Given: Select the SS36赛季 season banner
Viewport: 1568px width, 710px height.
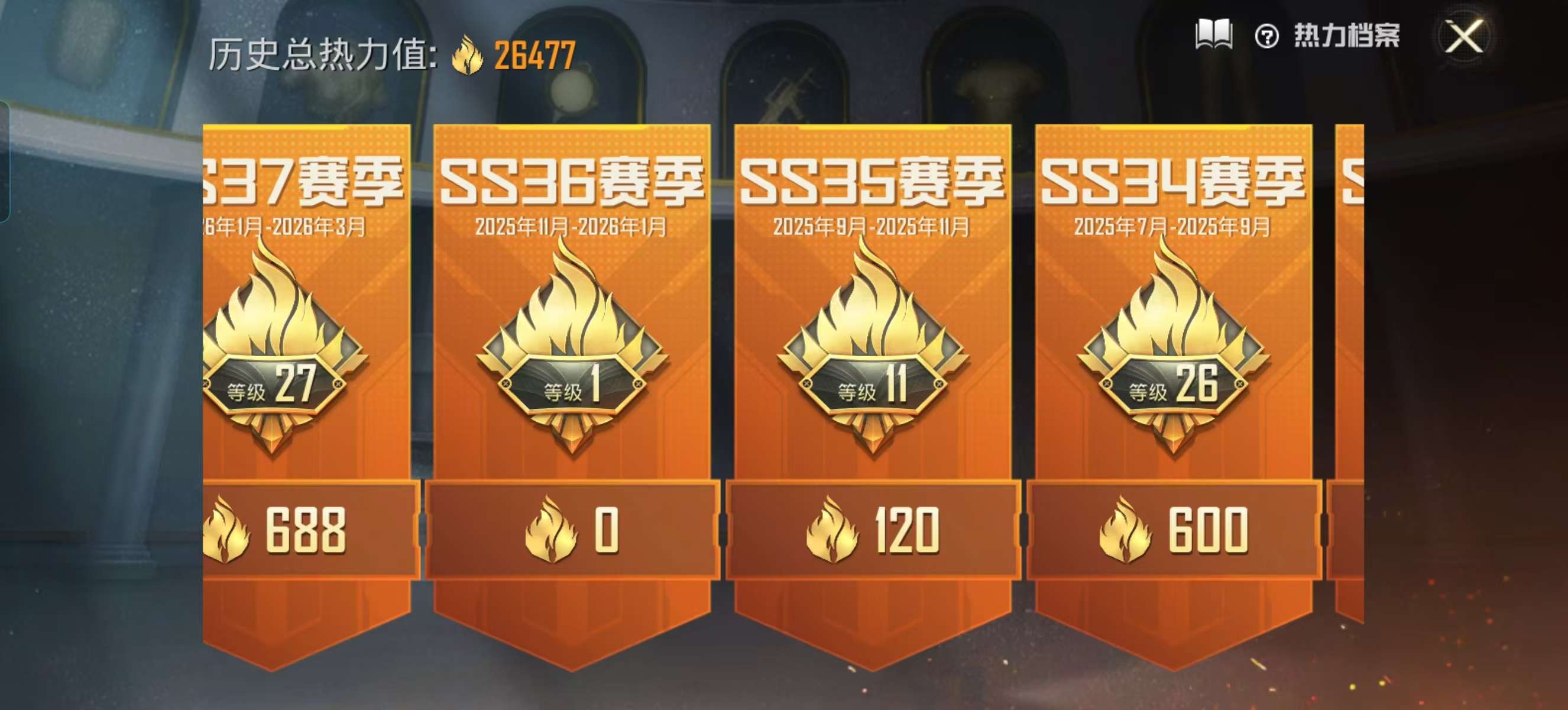Looking at the screenshot, I should 572,365.
